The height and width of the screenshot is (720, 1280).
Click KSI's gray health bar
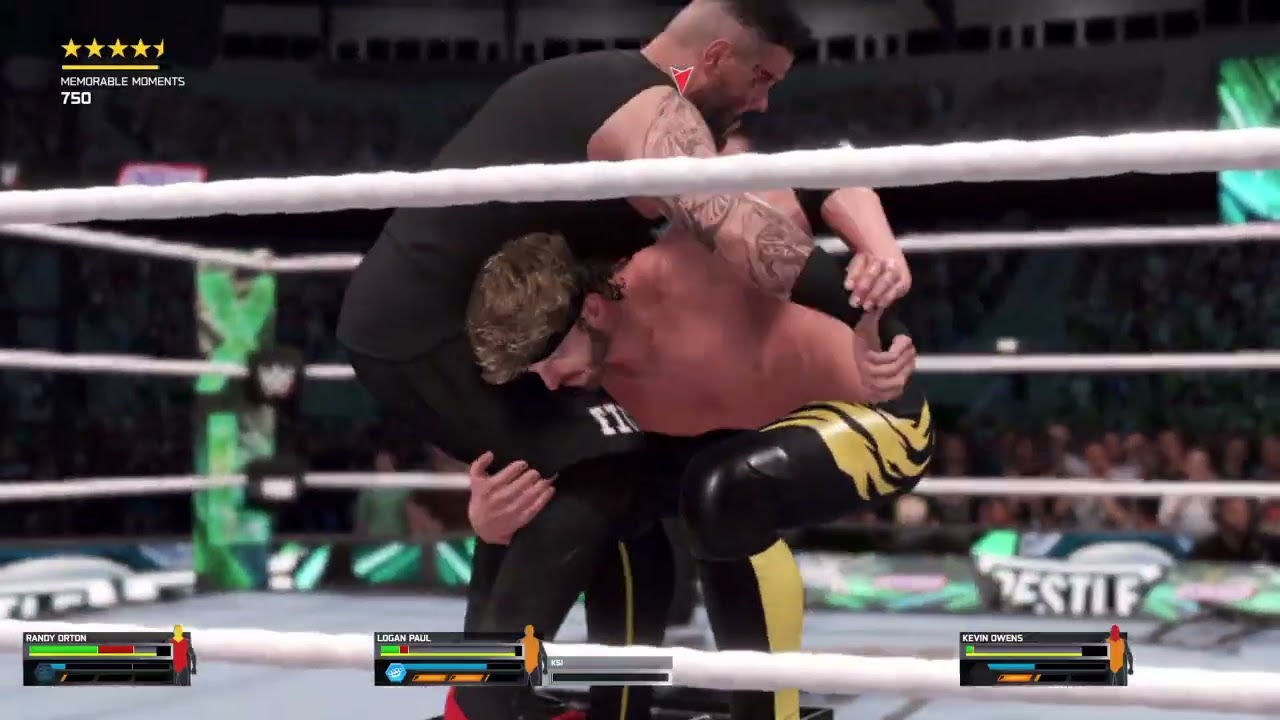tap(611, 676)
